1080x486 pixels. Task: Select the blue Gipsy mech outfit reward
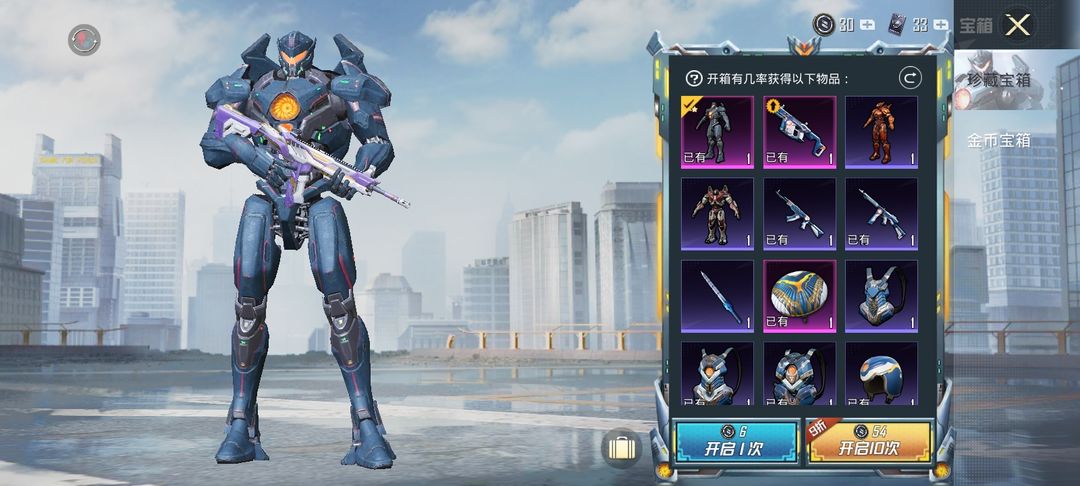tap(717, 131)
